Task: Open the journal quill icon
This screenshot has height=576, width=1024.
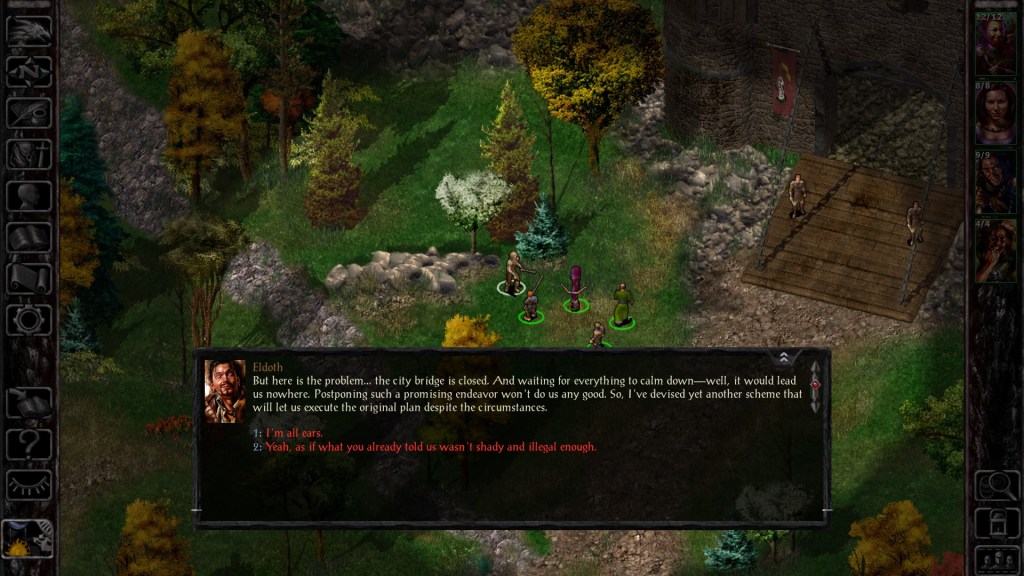Action: click(29, 112)
